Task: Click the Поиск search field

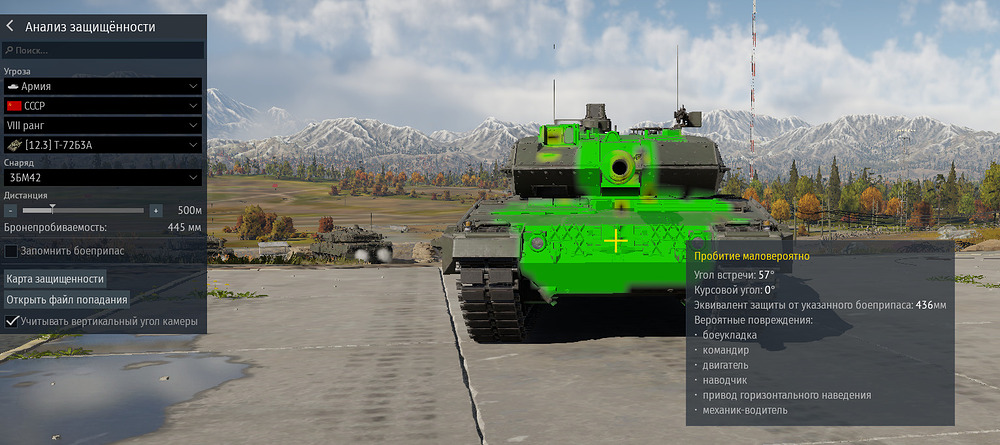Action: [104, 50]
